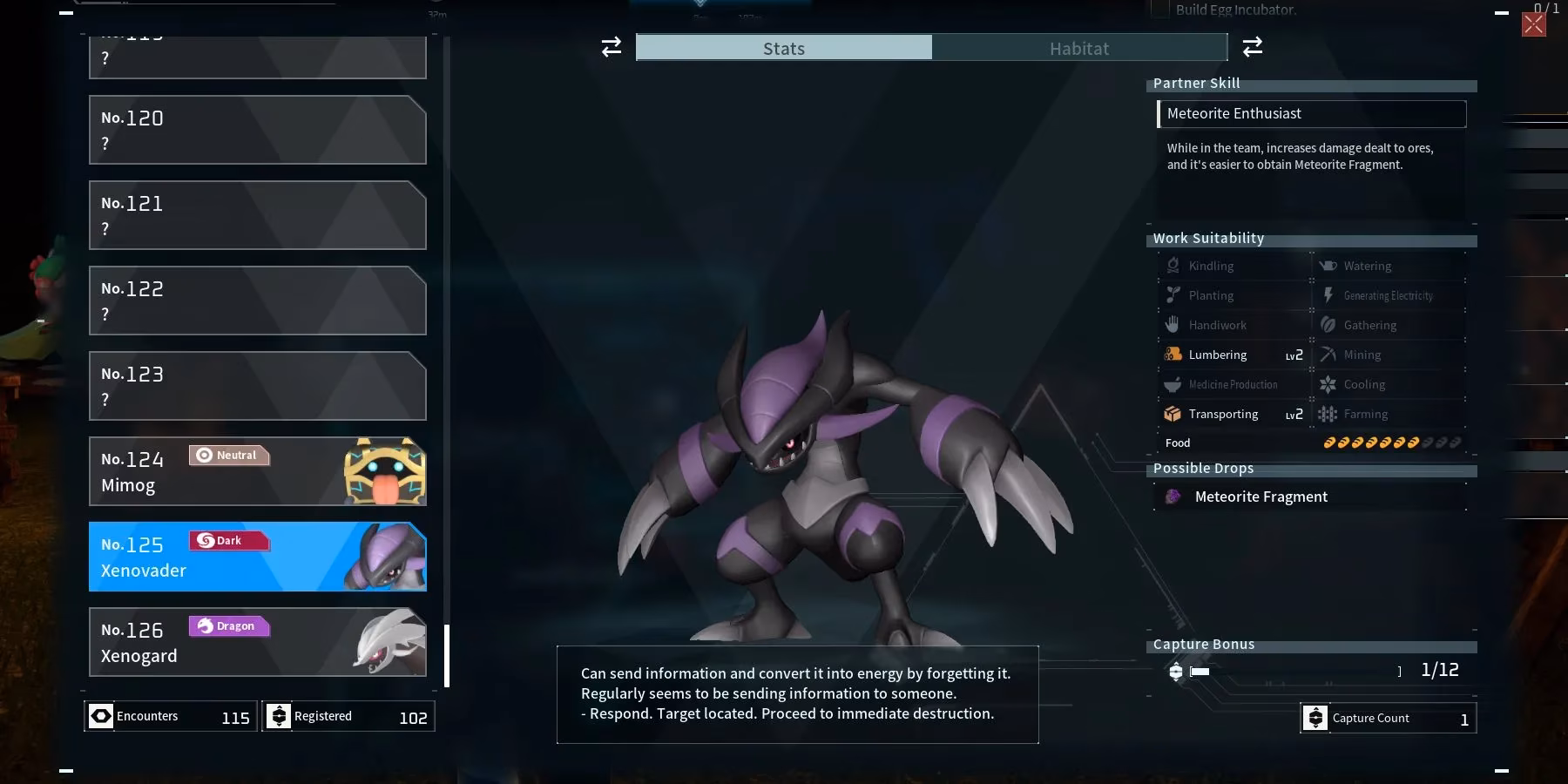Click the Mining work suitability icon
Viewport: 1568px width, 784px height.
coord(1328,355)
